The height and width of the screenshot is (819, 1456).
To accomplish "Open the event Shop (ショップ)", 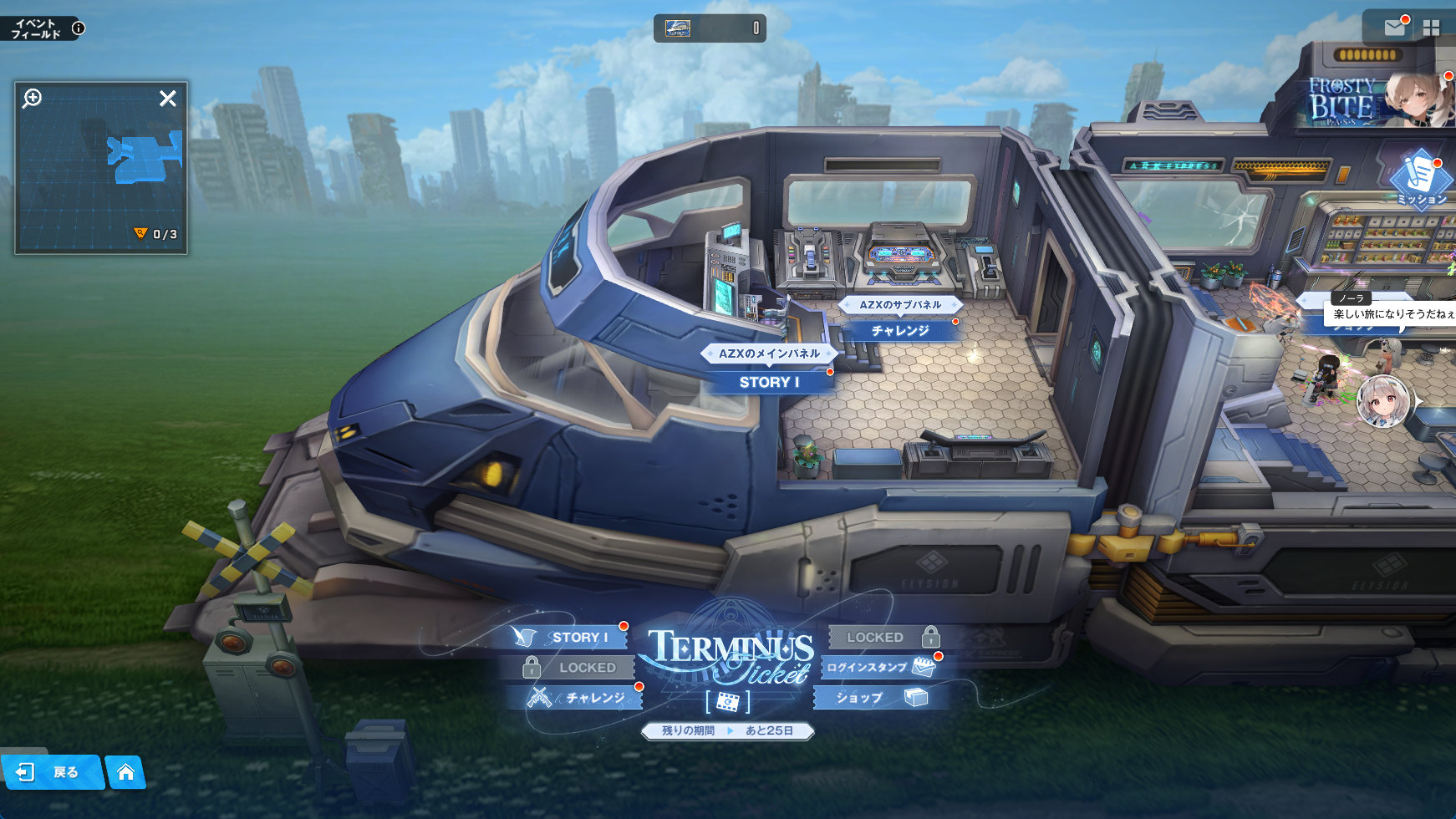I will [x=879, y=698].
